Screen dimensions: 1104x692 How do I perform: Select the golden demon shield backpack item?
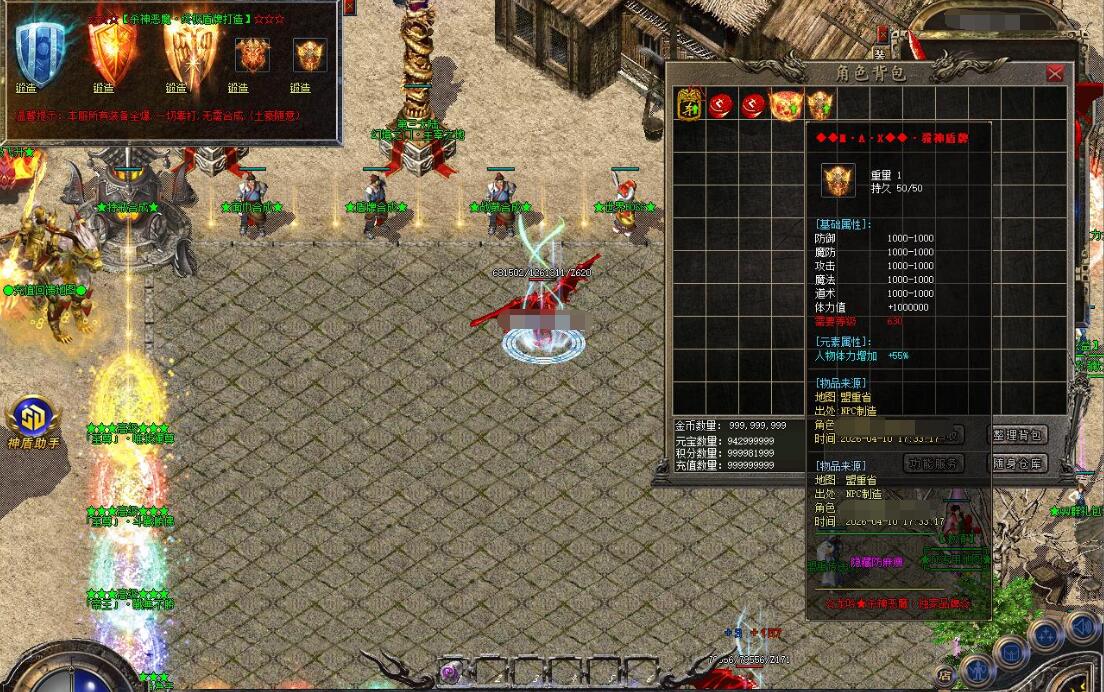pyautogui.click(x=820, y=104)
